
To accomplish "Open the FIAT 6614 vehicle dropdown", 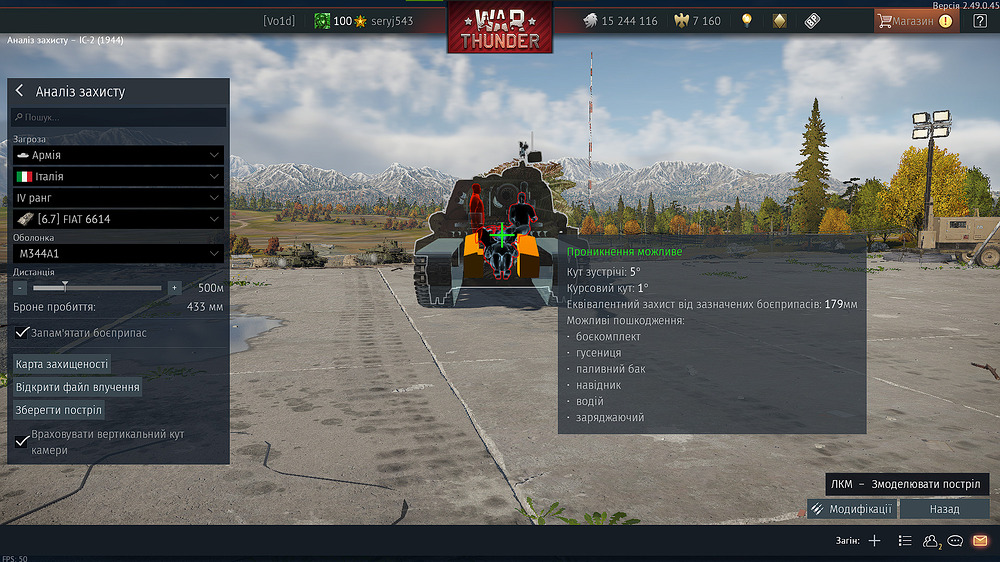I will coord(118,219).
